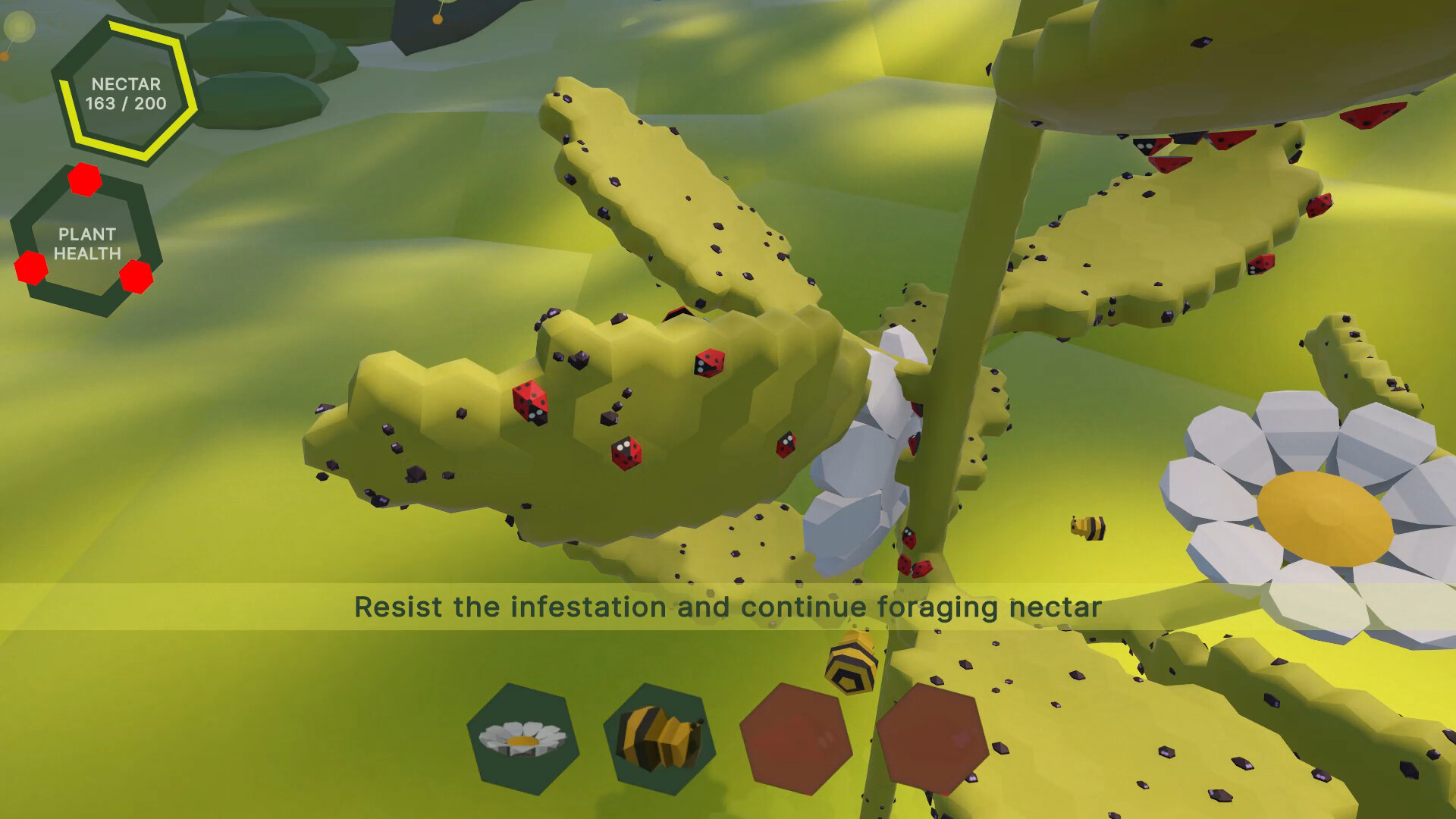1456x819 pixels.
Task: Click the small flying bee near the daisy
Action: [x=1090, y=529]
